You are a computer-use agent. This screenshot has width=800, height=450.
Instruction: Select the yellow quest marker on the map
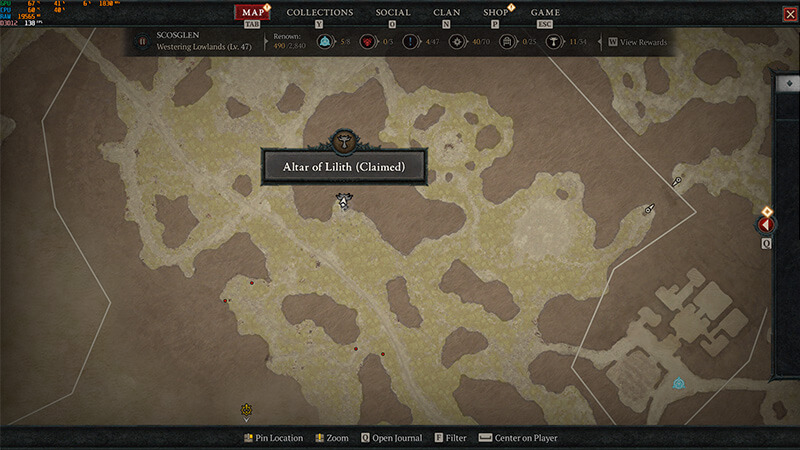(x=246, y=410)
